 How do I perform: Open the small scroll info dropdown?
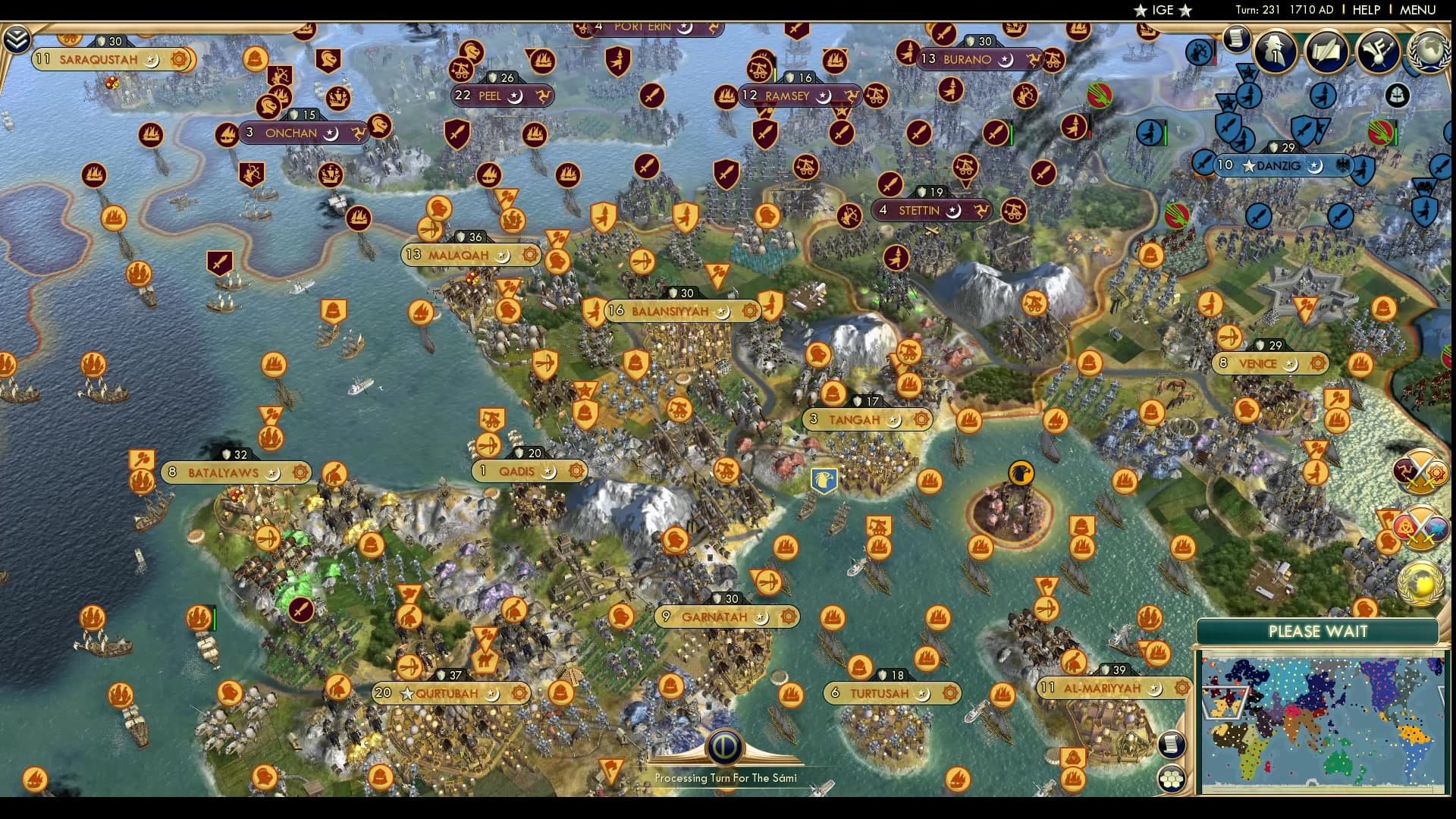1236,38
